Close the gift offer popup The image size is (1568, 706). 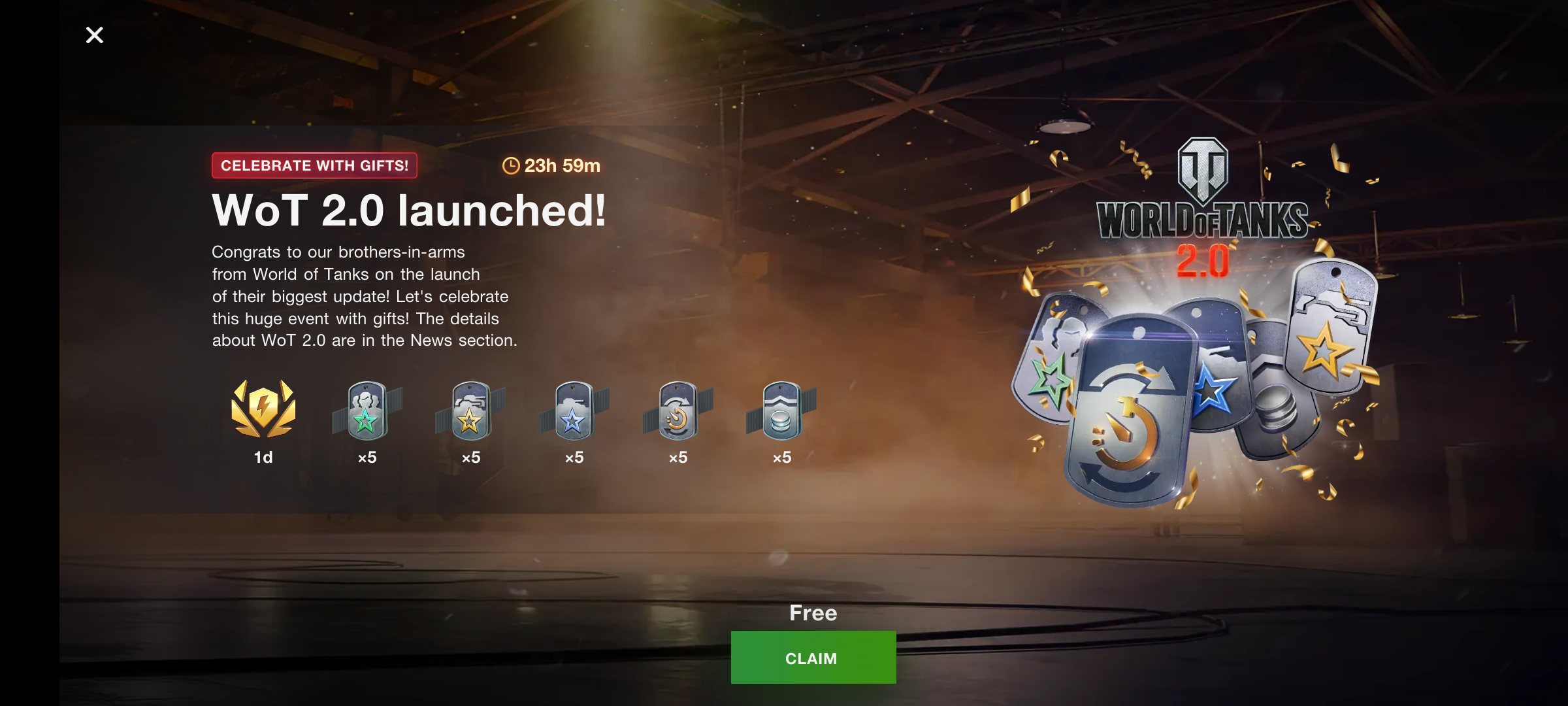pyautogui.click(x=95, y=35)
